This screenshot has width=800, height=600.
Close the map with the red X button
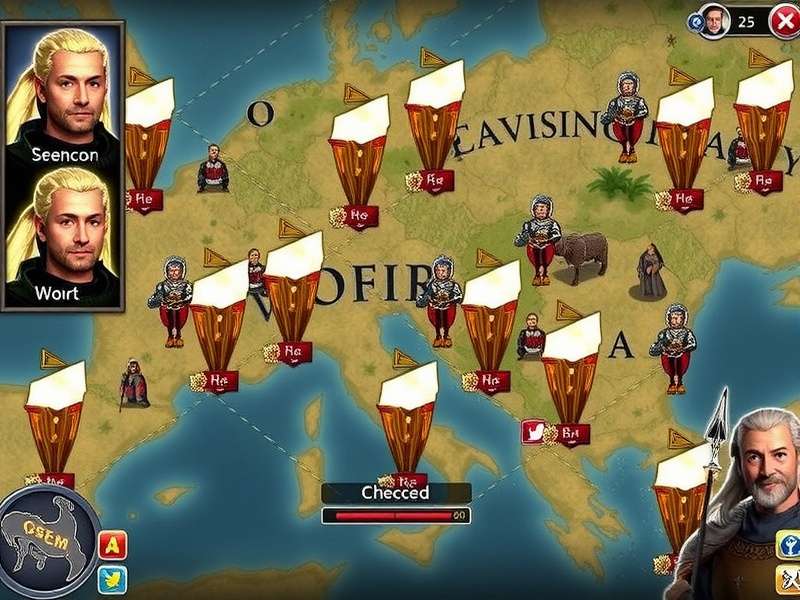(x=784, y=20)
